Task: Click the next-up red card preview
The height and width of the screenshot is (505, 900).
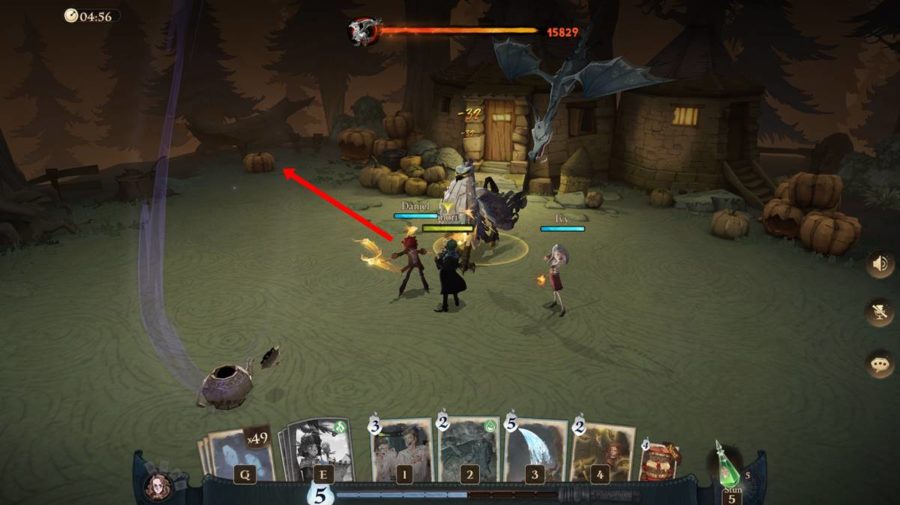Action: 660,462
